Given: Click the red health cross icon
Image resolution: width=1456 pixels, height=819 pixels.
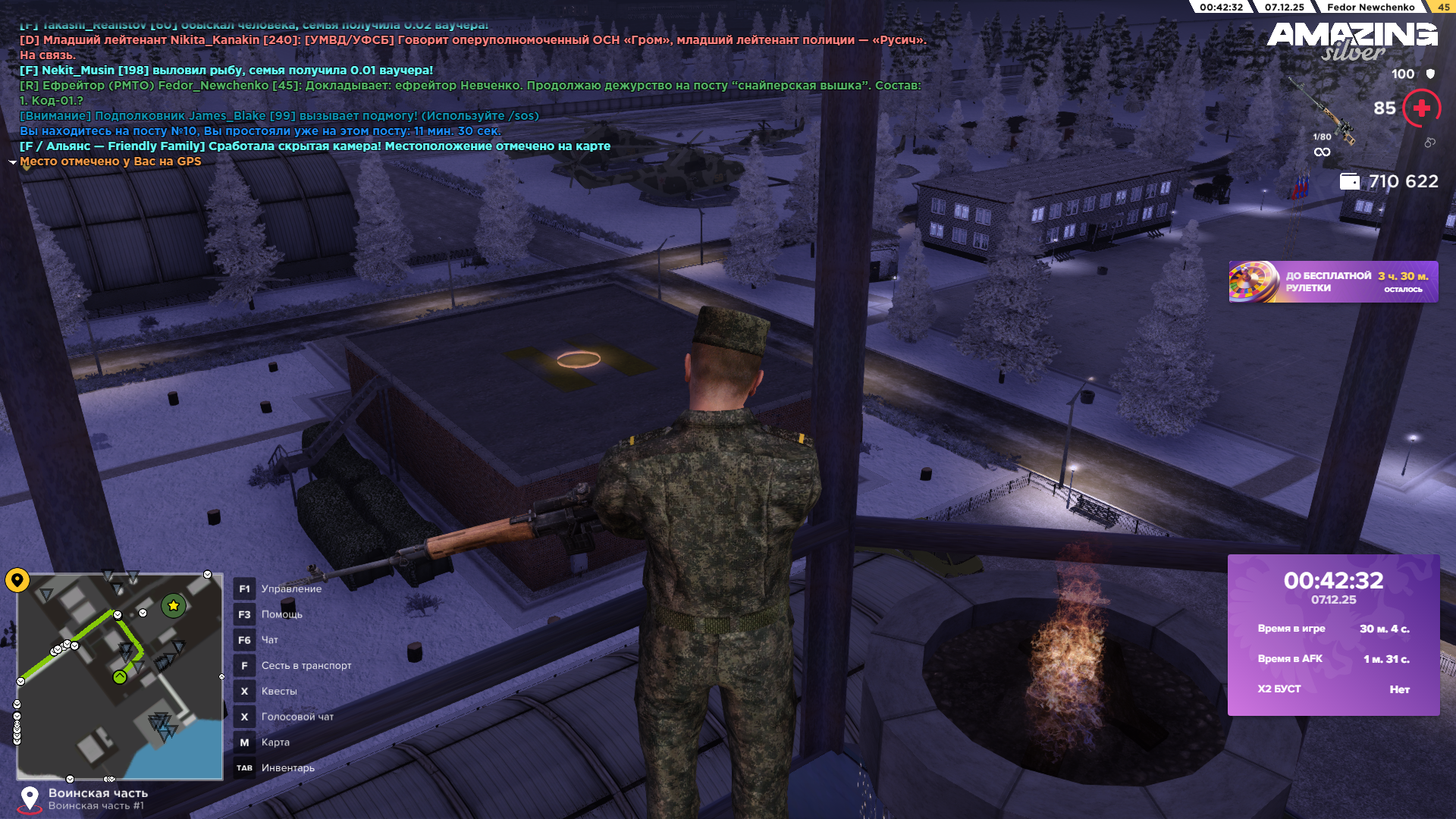Looking at the screenshot, I should 1421,108.
